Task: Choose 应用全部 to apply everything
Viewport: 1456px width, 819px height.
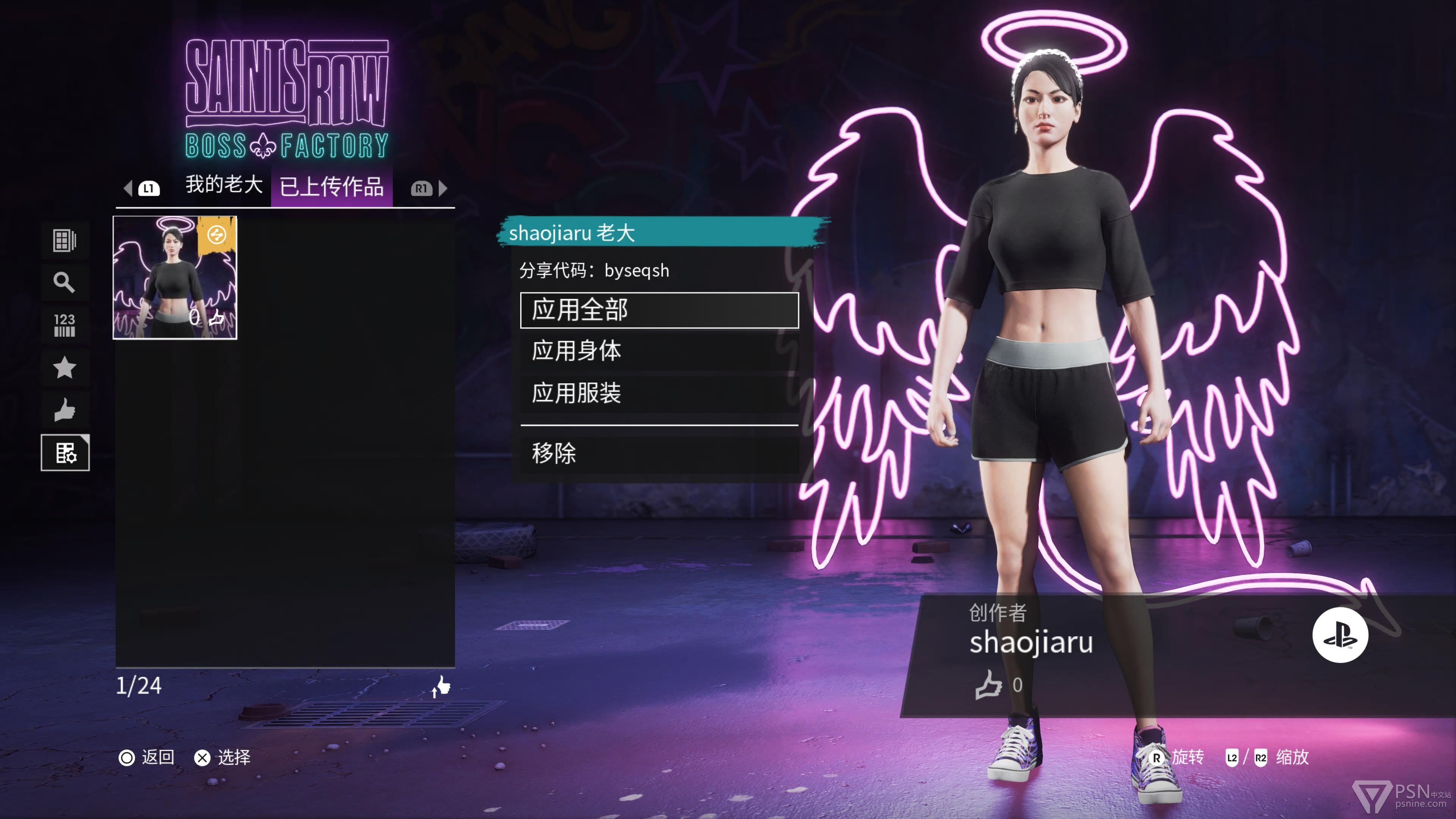Action: (x=659, y=310)
